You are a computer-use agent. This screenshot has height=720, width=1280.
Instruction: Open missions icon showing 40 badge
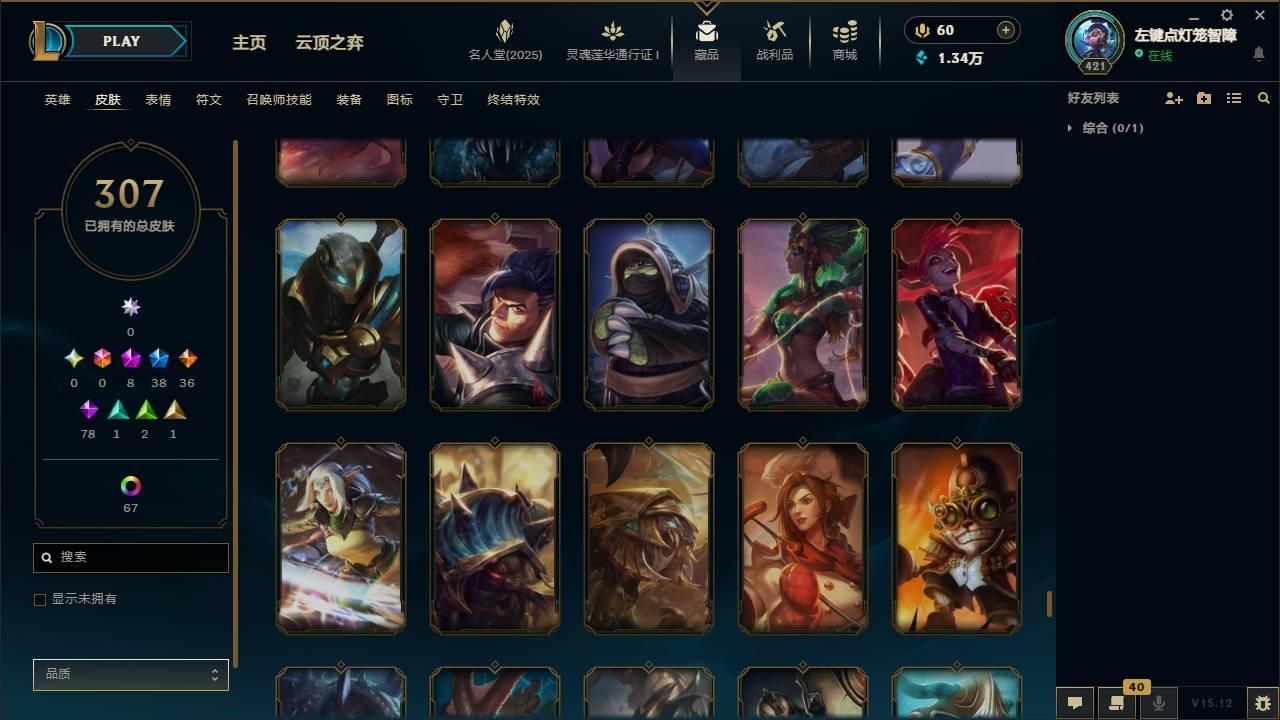(x=1117, y=703)
